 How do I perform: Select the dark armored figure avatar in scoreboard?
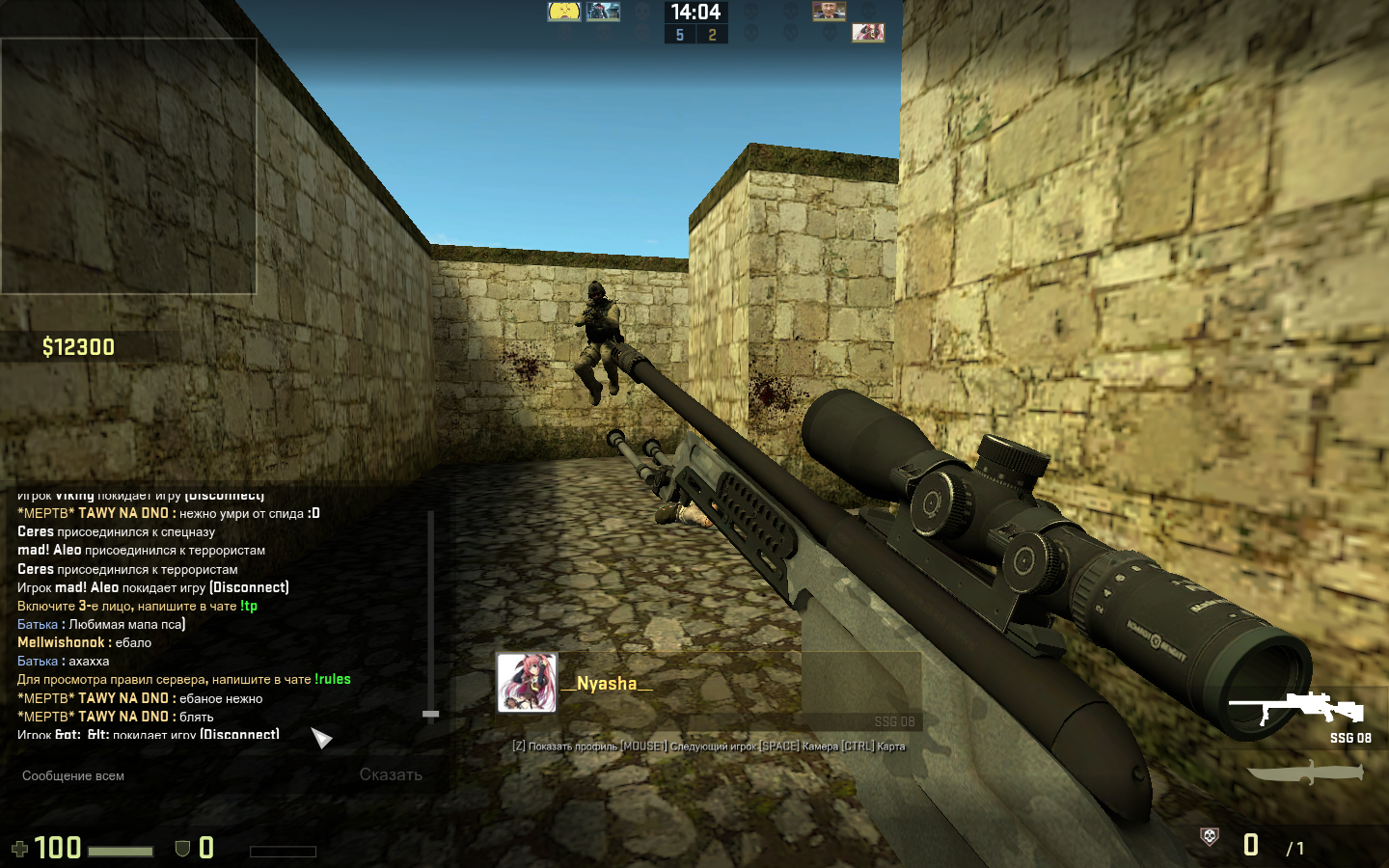click(x=604, y=12)
